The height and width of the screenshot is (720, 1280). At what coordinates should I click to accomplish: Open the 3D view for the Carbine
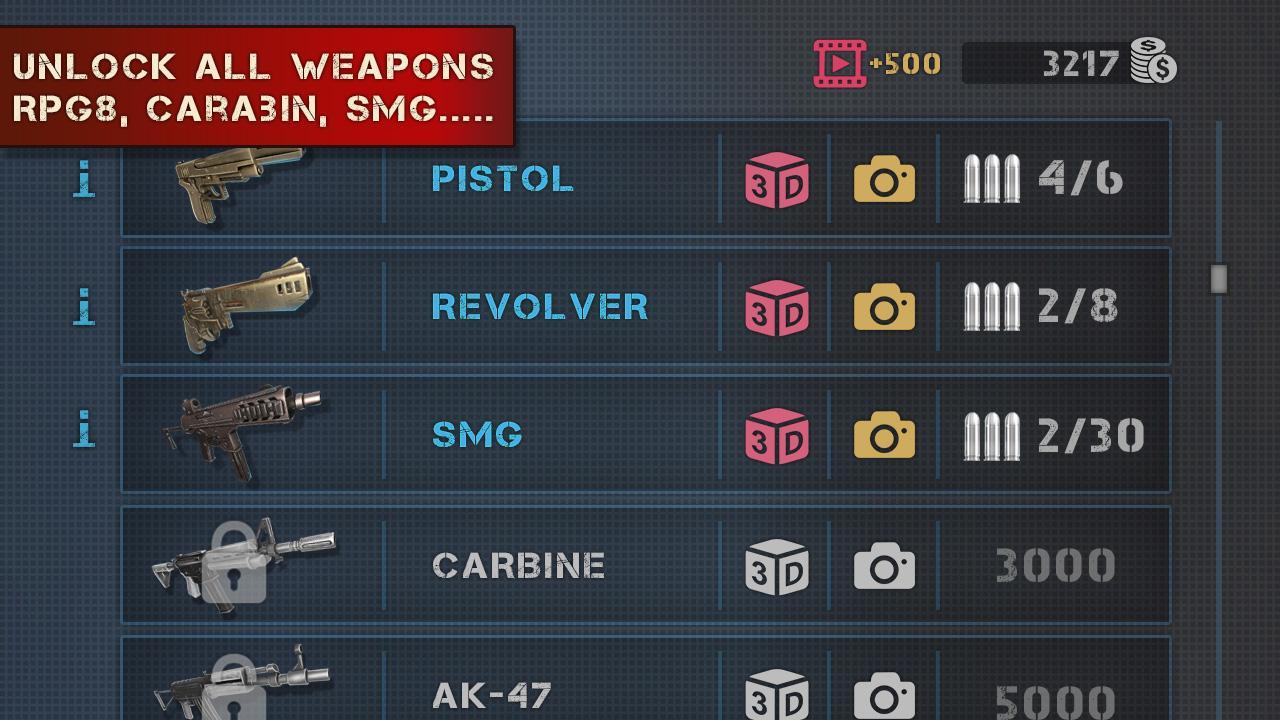pyautogui.click(x=778, y=564)
